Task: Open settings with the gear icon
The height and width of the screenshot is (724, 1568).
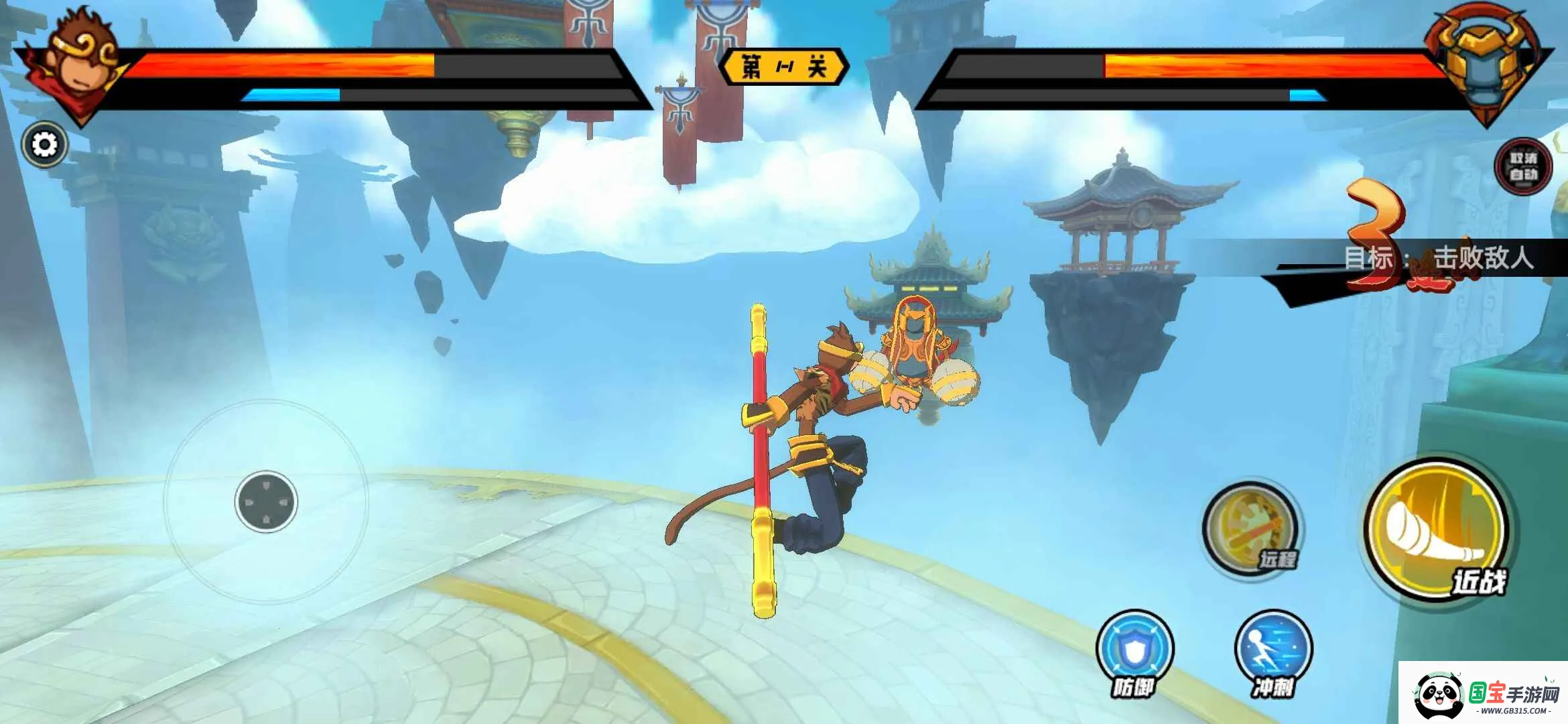Action: [45, 144]
